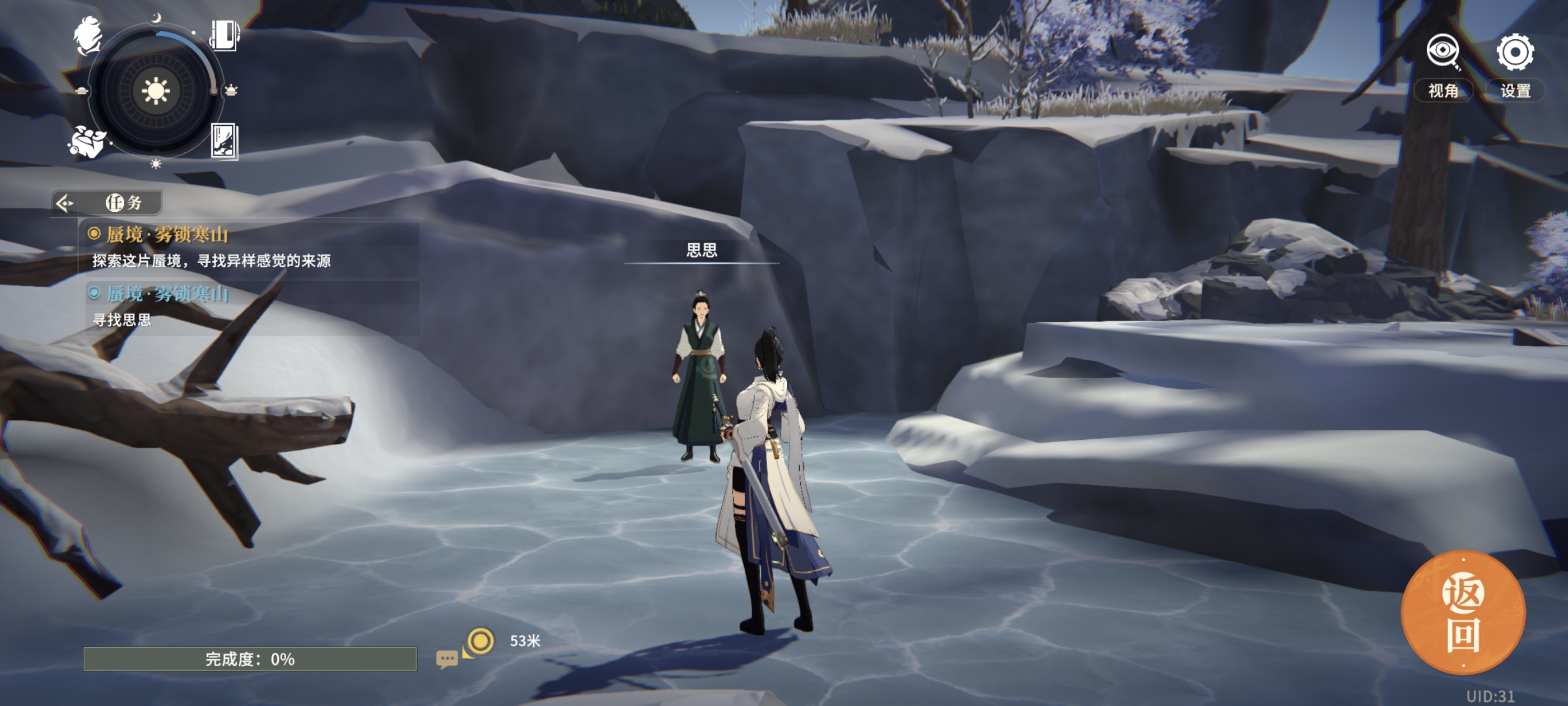The height and width of the screenshot is (706, 1568).
Task: Open the picture card album icon
Action: pyautogui.click(x=224, y=141)
